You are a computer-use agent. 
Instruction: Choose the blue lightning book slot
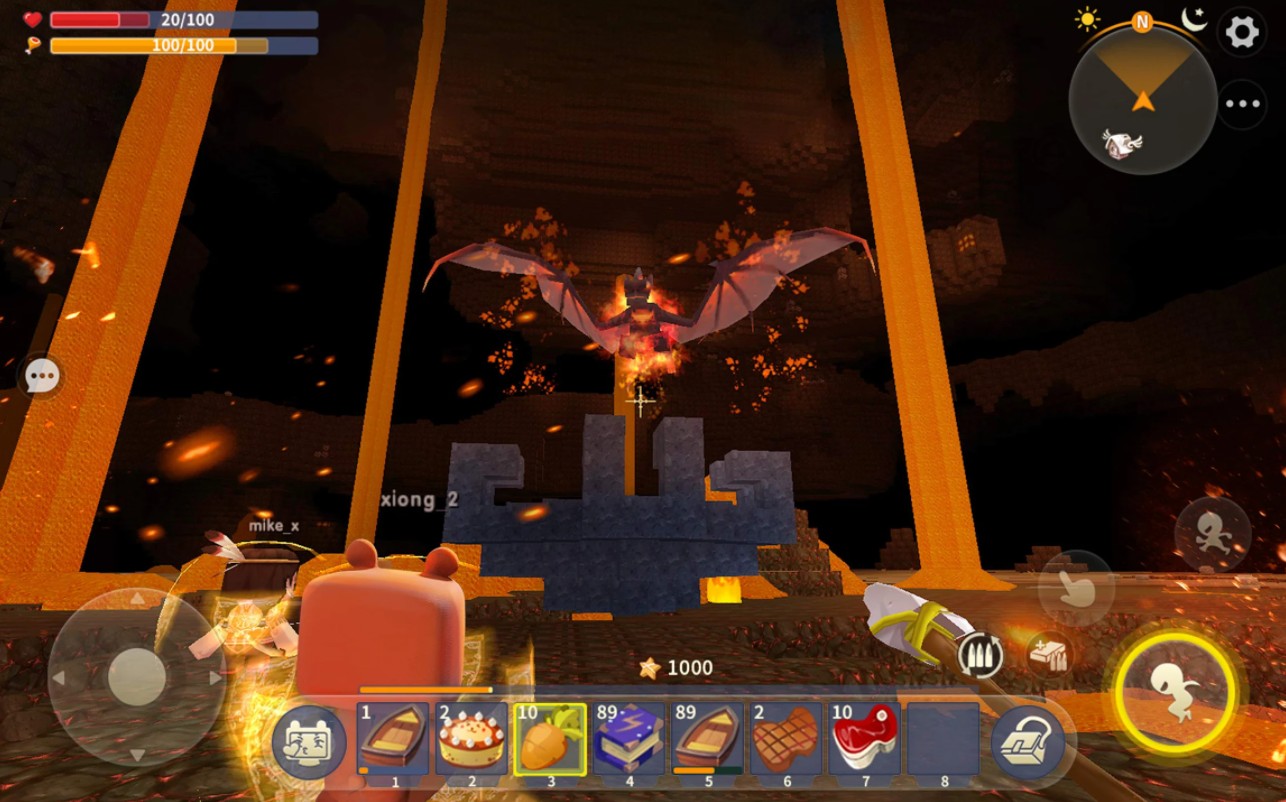point(629,739)
